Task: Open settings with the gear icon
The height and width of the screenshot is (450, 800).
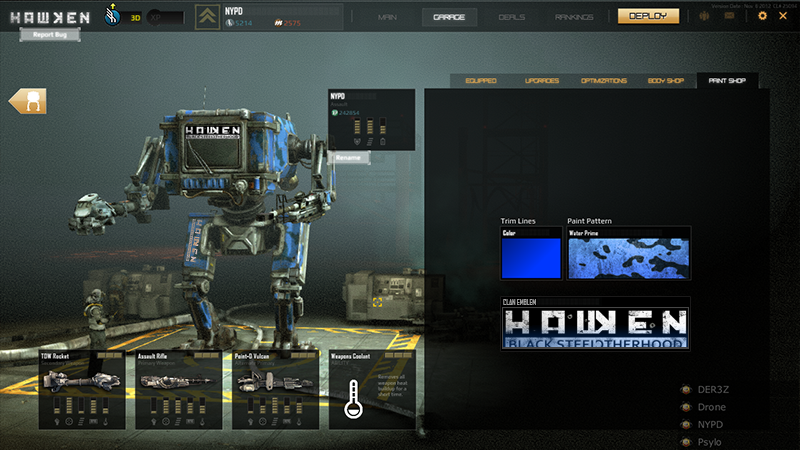Action: point(763,16)
